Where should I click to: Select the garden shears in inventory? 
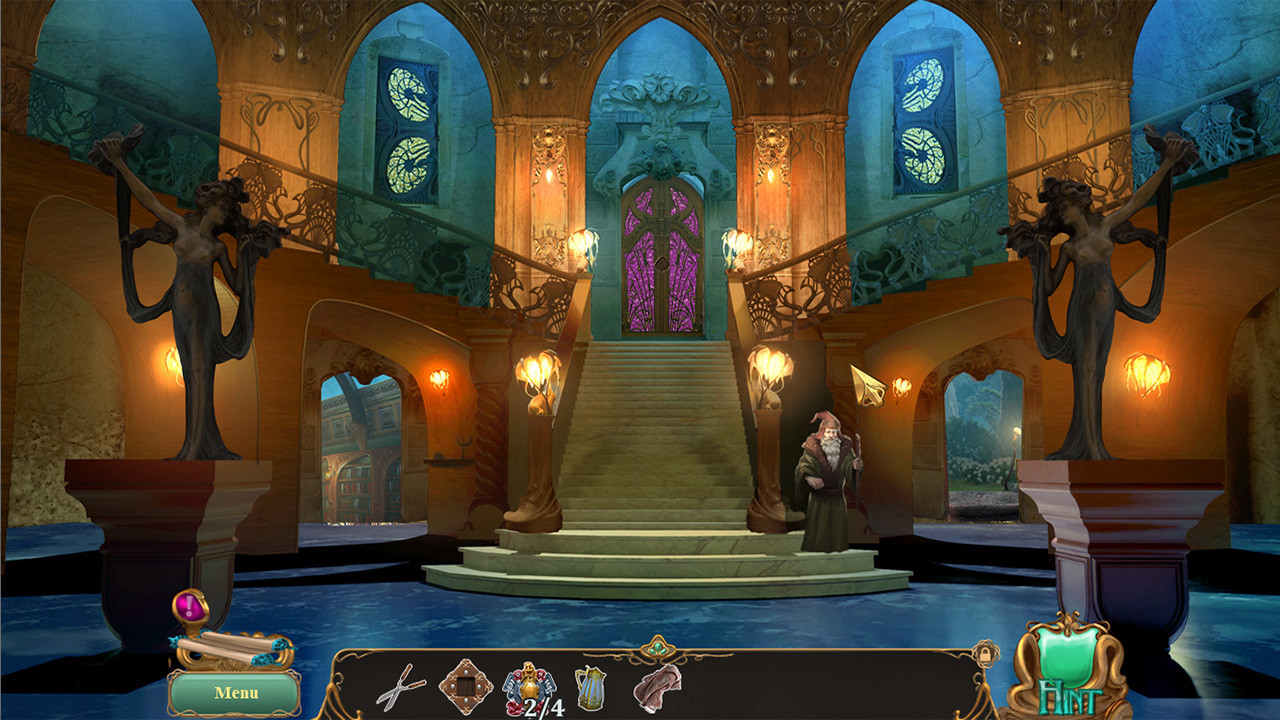click(x=400, y=687)
